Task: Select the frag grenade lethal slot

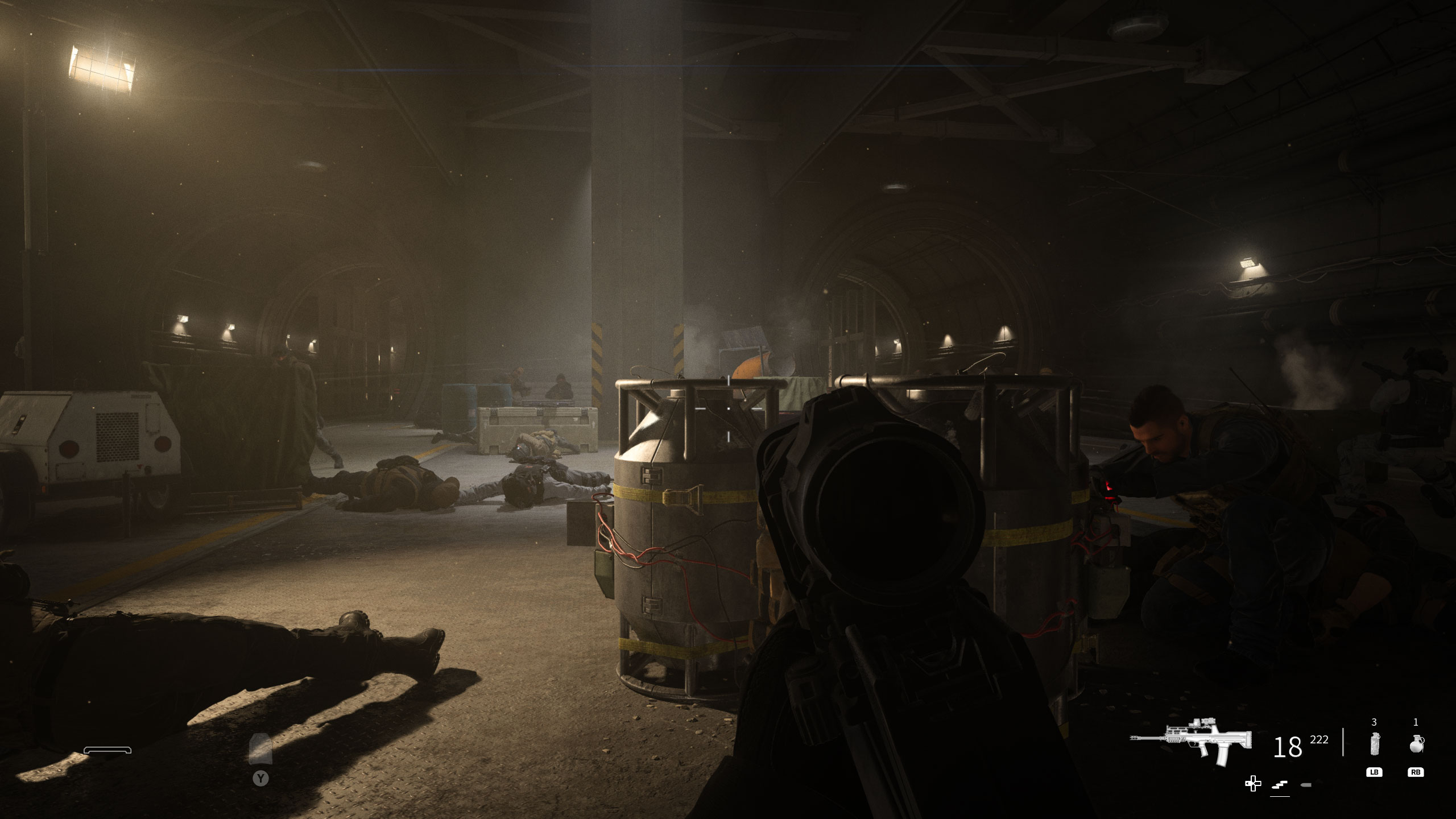Action: click(1416, 744)
